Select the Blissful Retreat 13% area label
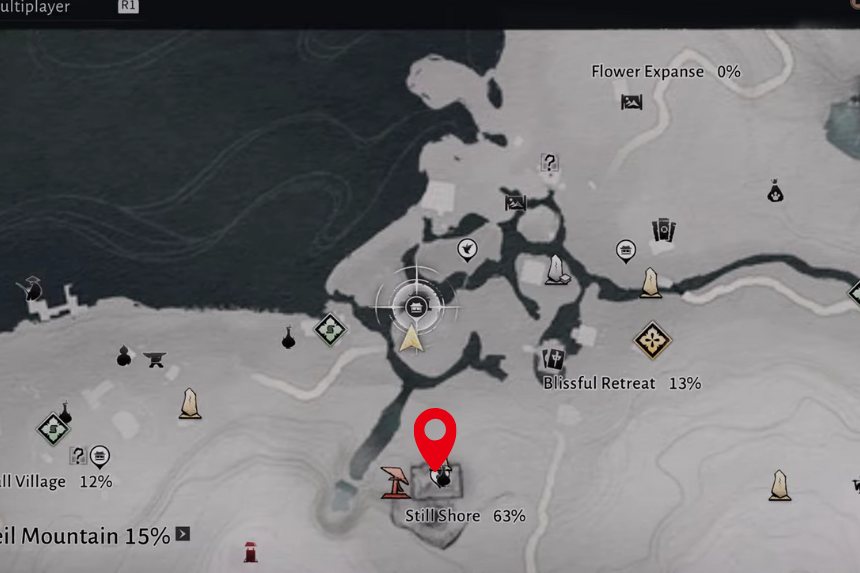Screen dimensions: 860x573 pos(621,383)
